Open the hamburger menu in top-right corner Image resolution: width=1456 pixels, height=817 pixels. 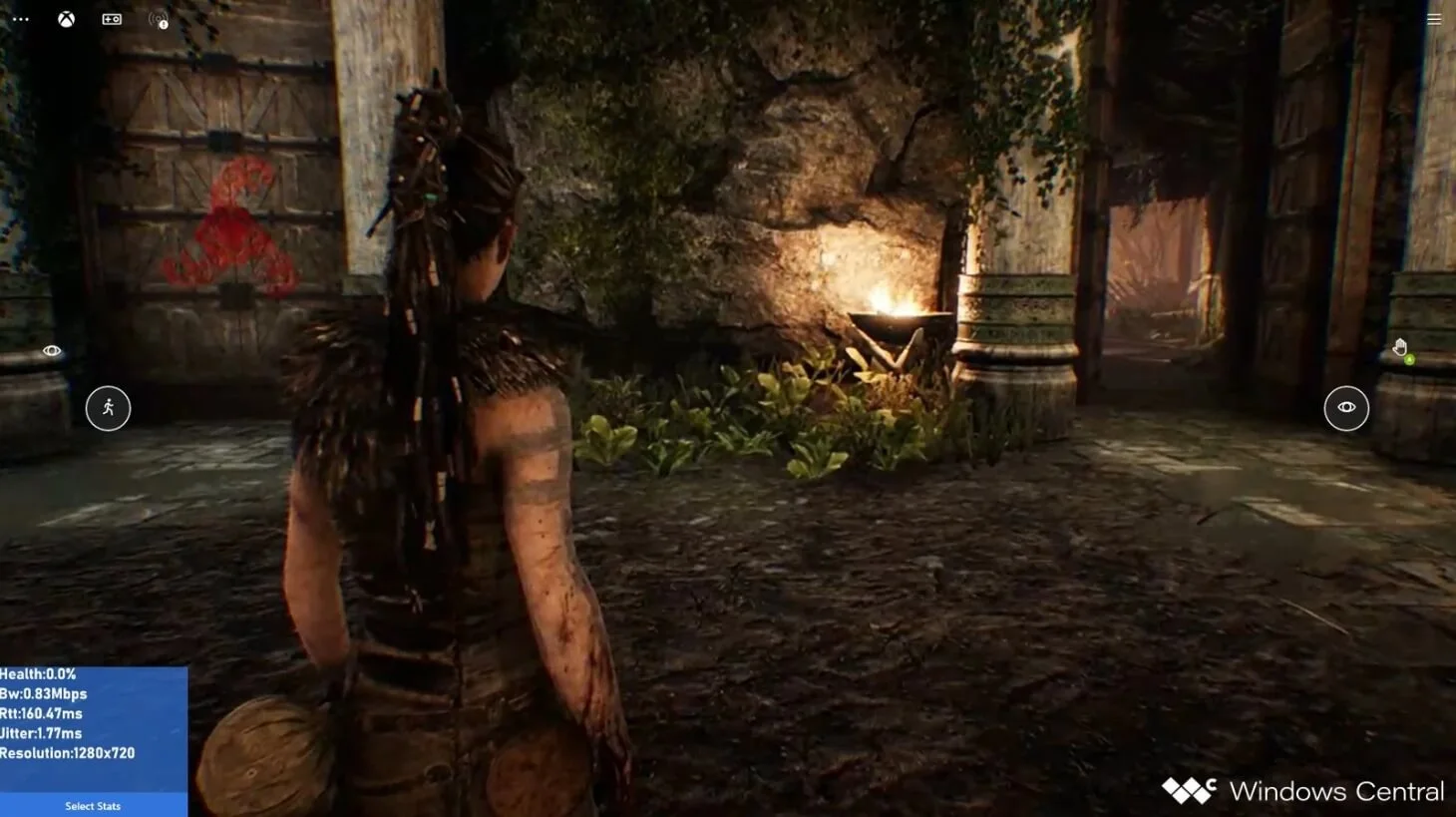point(1434,19)
